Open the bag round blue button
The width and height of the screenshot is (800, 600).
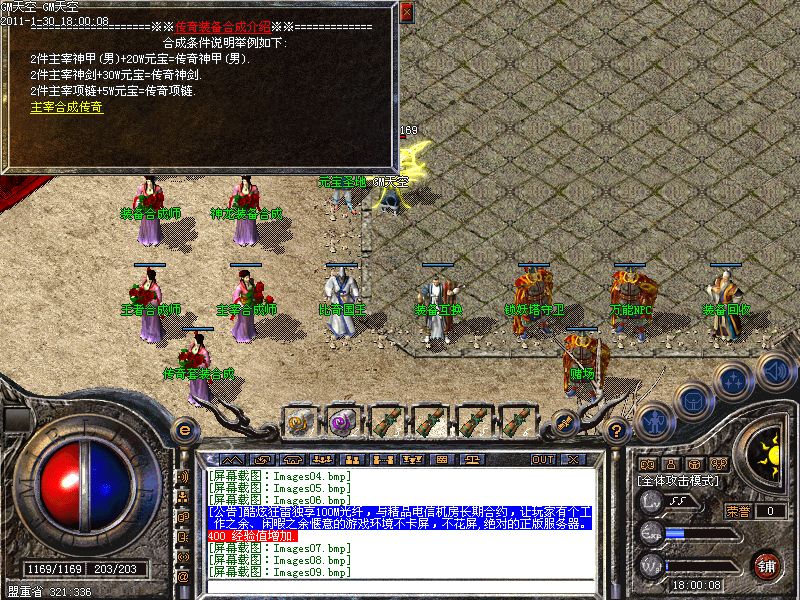pos(693,400)
